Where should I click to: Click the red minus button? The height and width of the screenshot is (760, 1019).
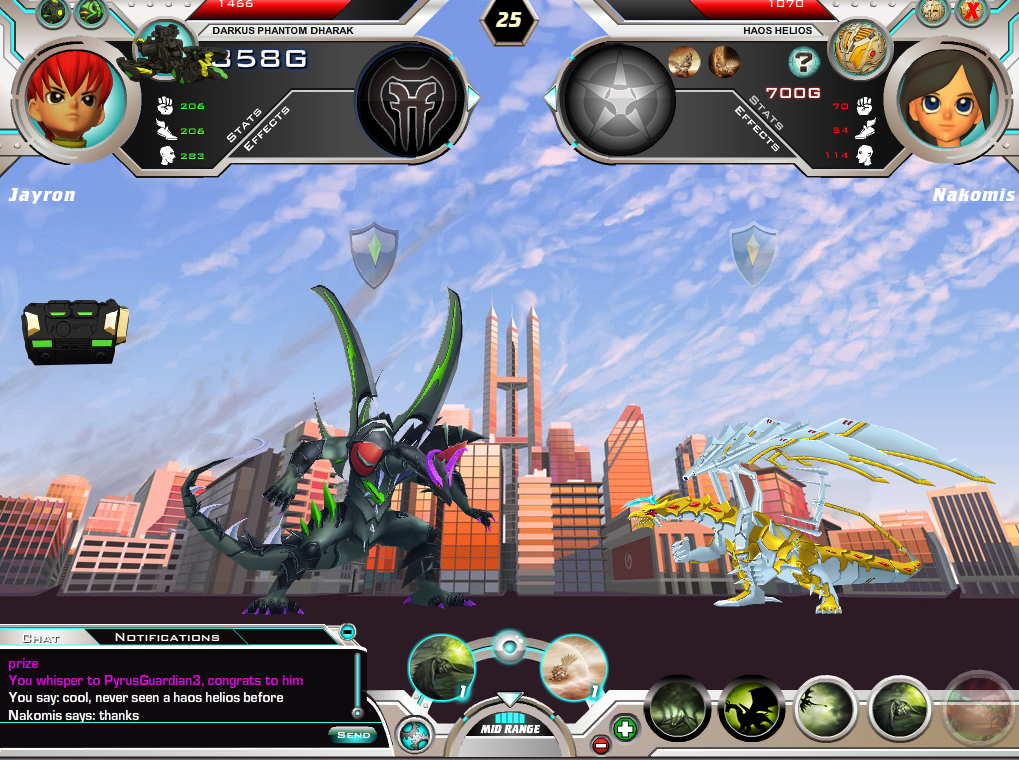(600, 744)
